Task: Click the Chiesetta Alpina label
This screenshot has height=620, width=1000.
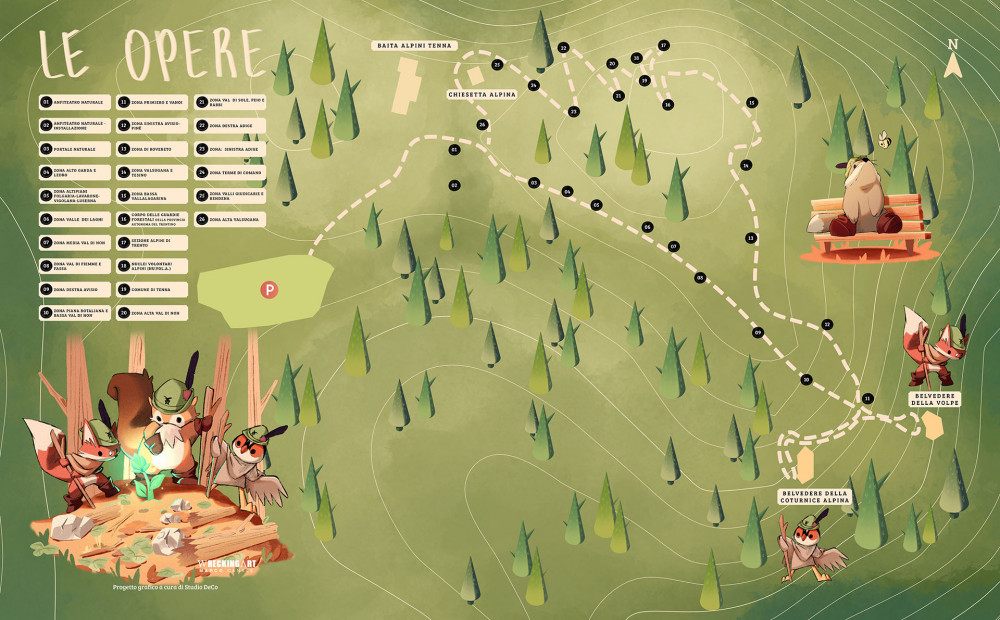Action: 481,93
